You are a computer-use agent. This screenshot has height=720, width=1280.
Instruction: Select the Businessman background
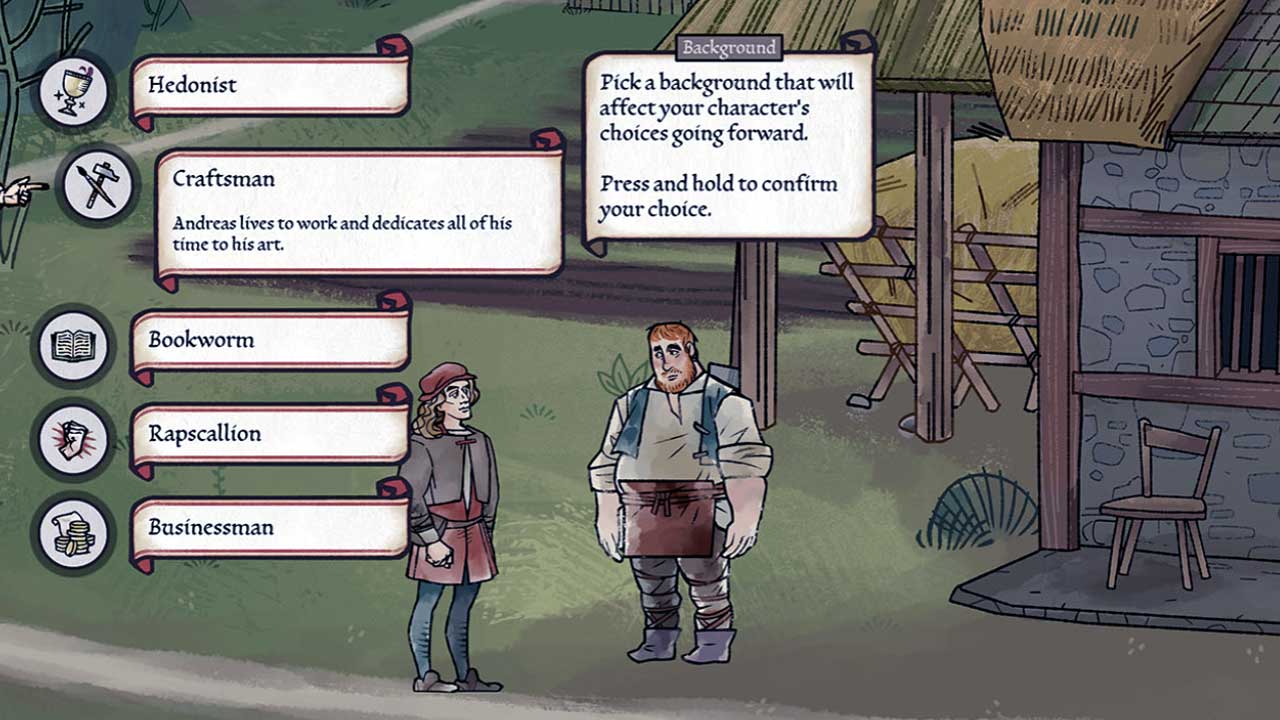click(270, 529)
